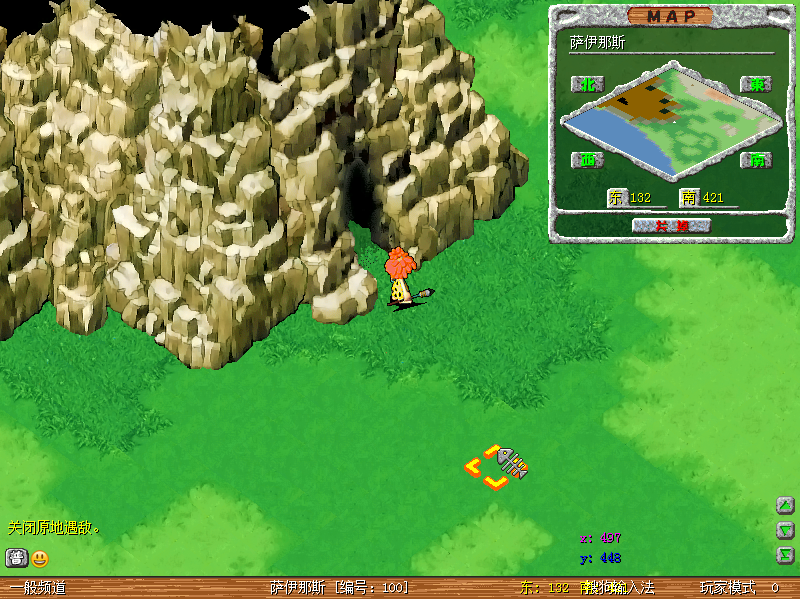
Task: Click the 北 (north) map button
Action: pos(586,84)
